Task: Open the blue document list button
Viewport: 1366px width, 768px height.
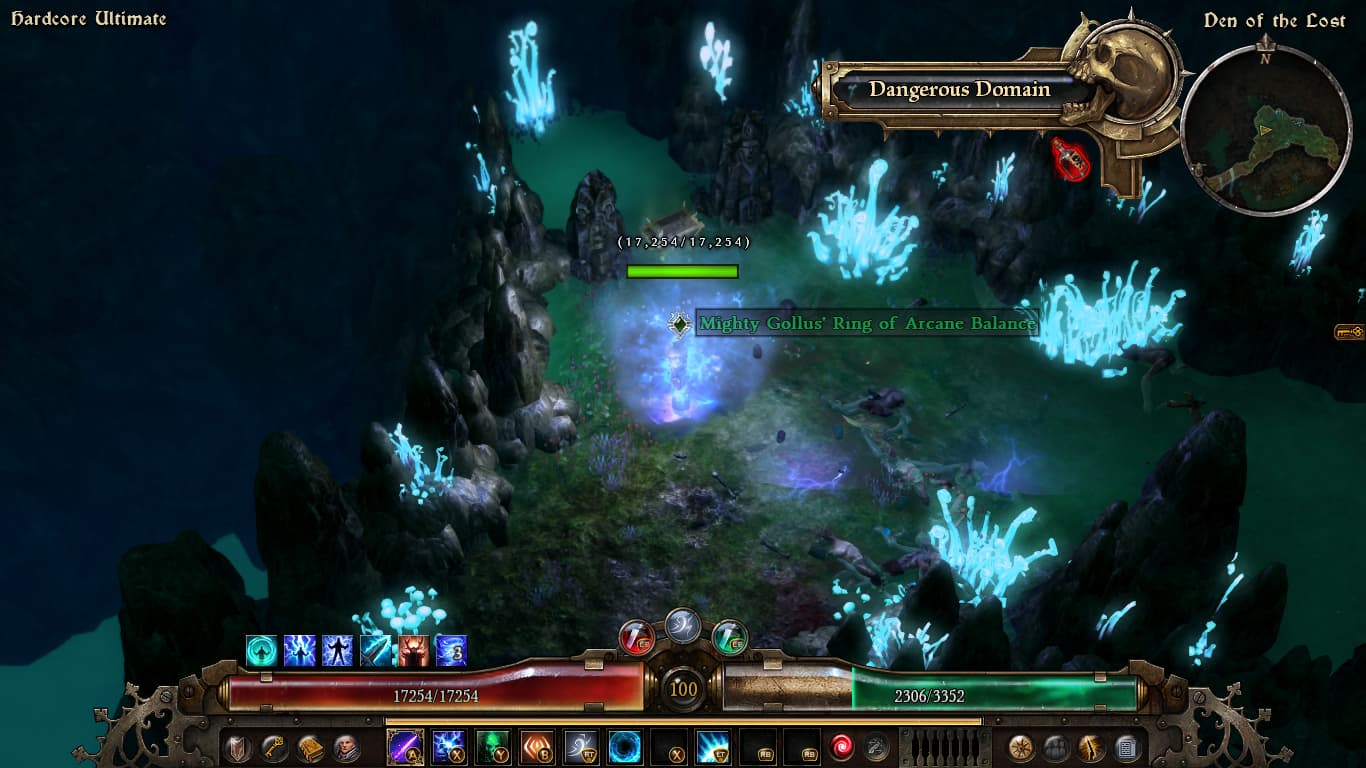Action: (x=1126, y=748)
